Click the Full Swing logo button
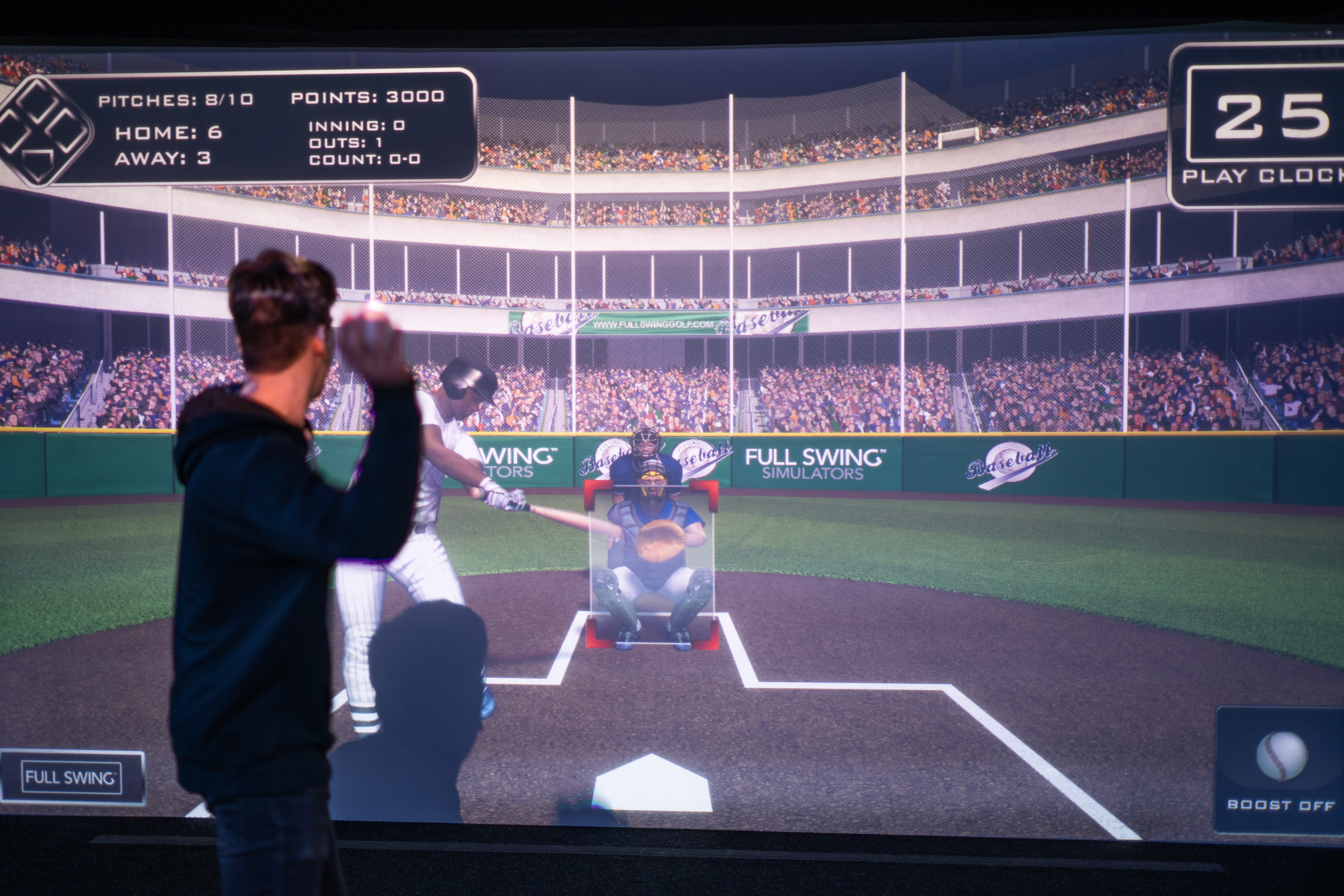The width and height of the screenshot is (1344, 896). point(72,777)
